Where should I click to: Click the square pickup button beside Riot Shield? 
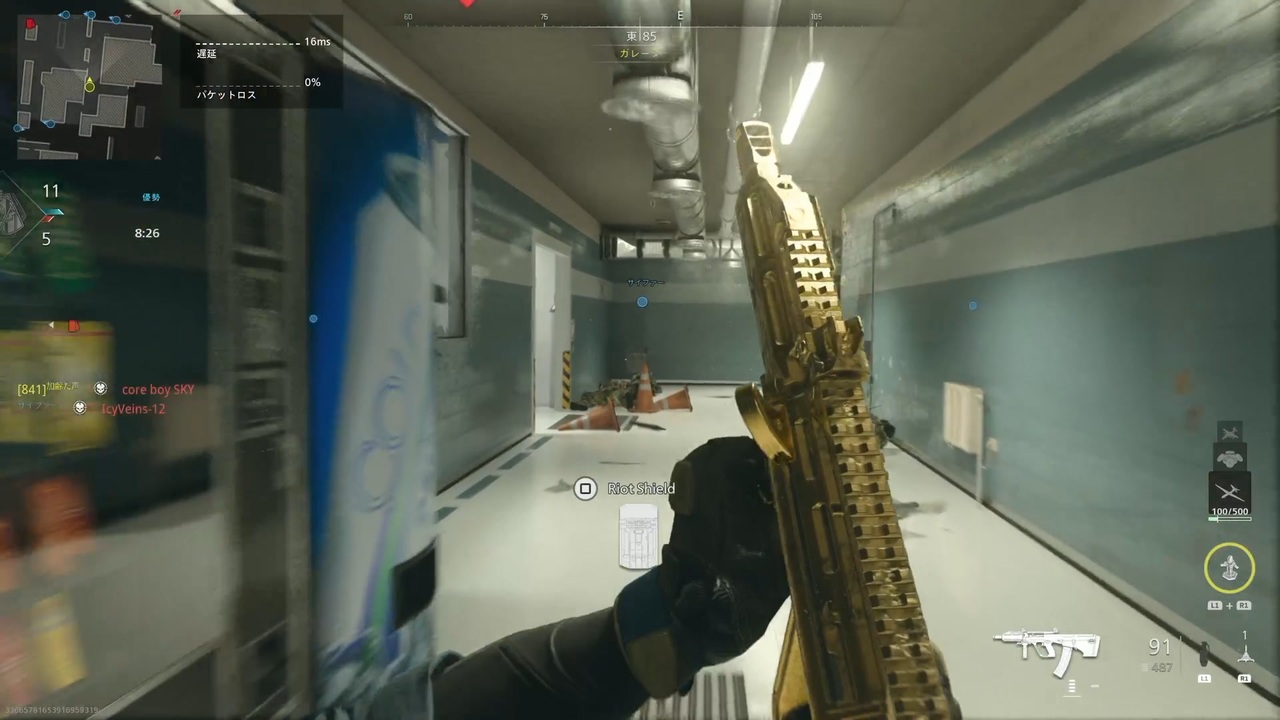585,488
